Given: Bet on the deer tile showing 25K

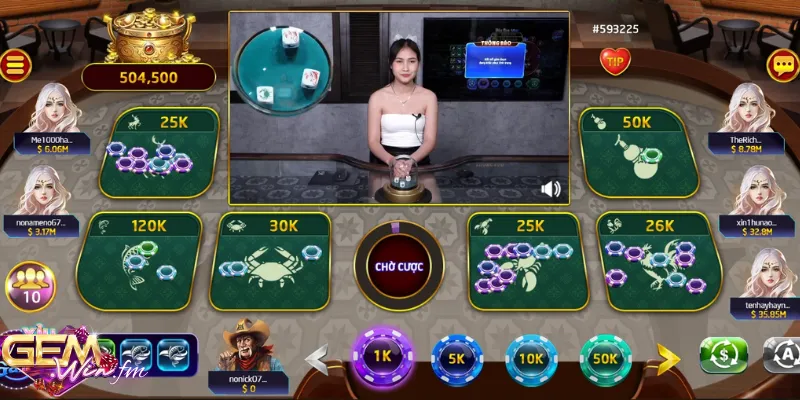Looking at the screenshot, I should click(x=160, y=151).
